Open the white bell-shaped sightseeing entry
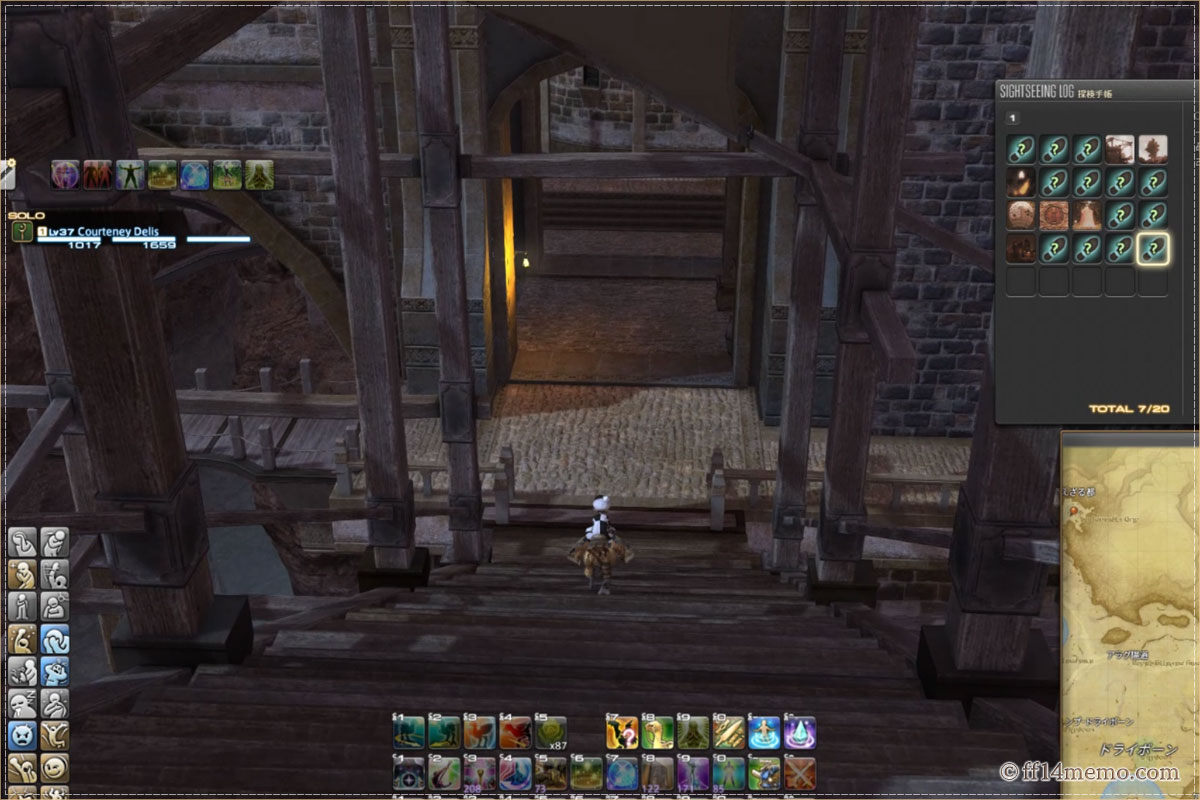 coord(1087,216)
